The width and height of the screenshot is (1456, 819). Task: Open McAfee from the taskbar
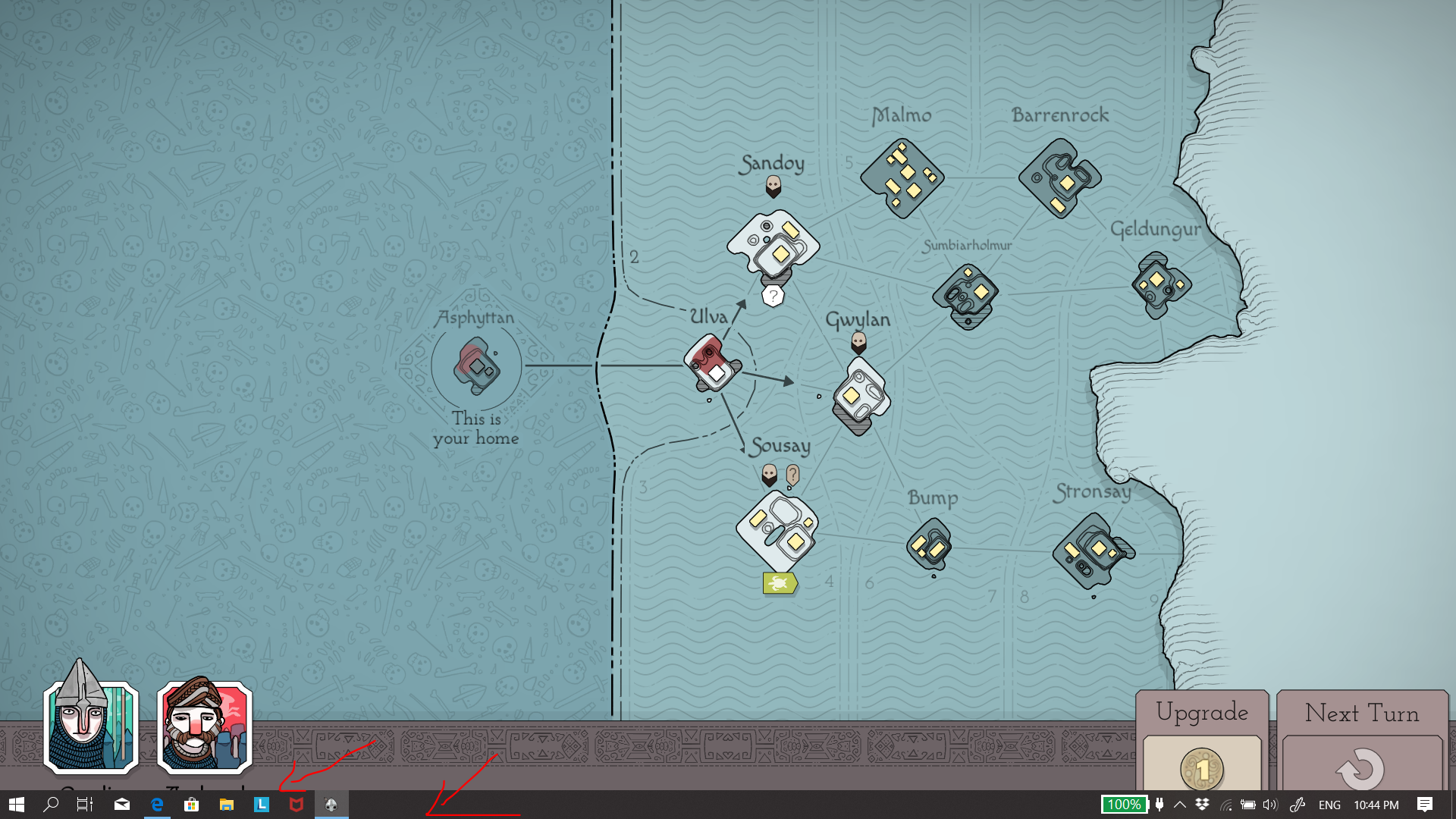point(296,805)
